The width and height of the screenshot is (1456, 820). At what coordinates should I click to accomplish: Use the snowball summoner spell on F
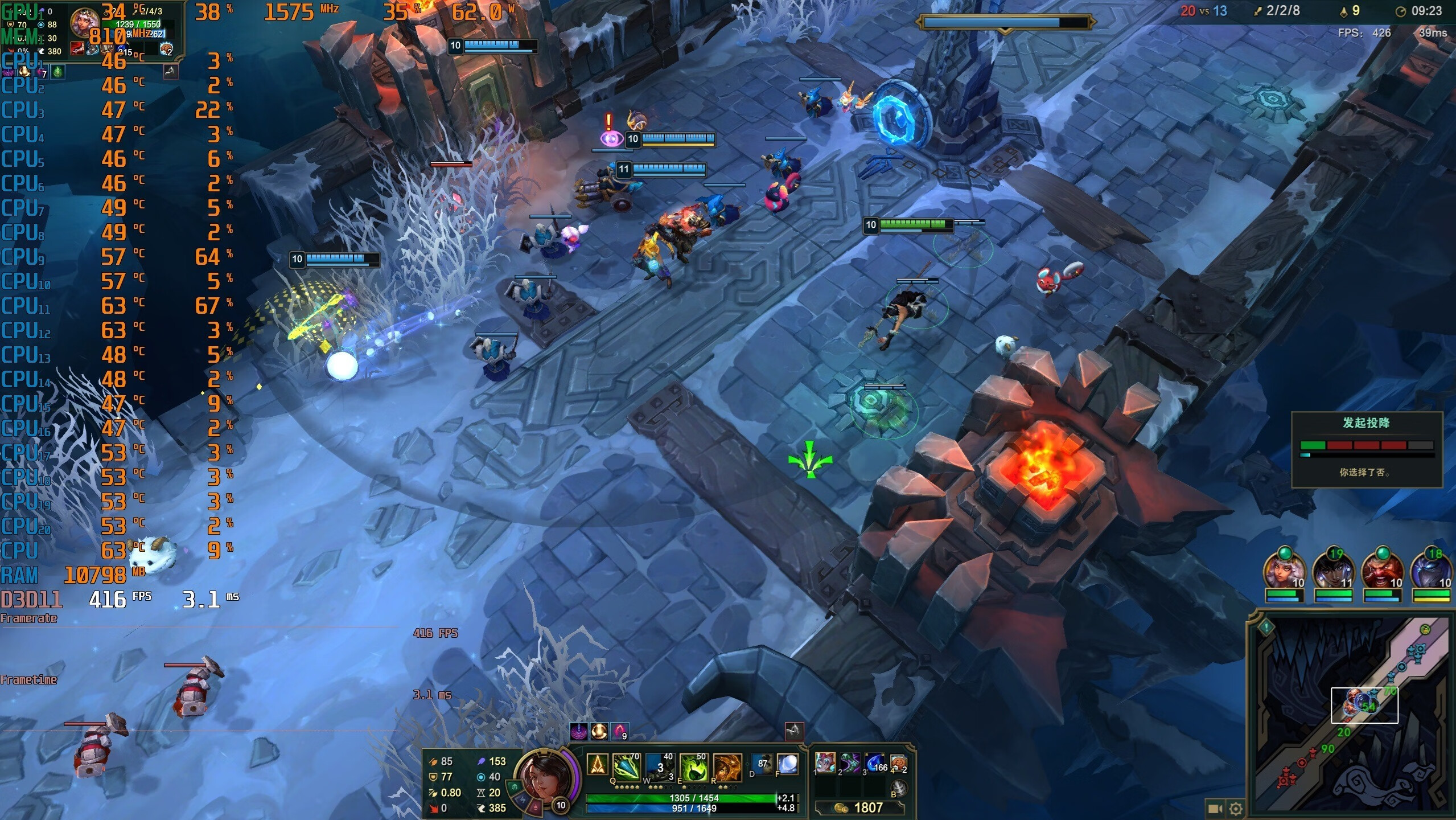click(787, 765)
